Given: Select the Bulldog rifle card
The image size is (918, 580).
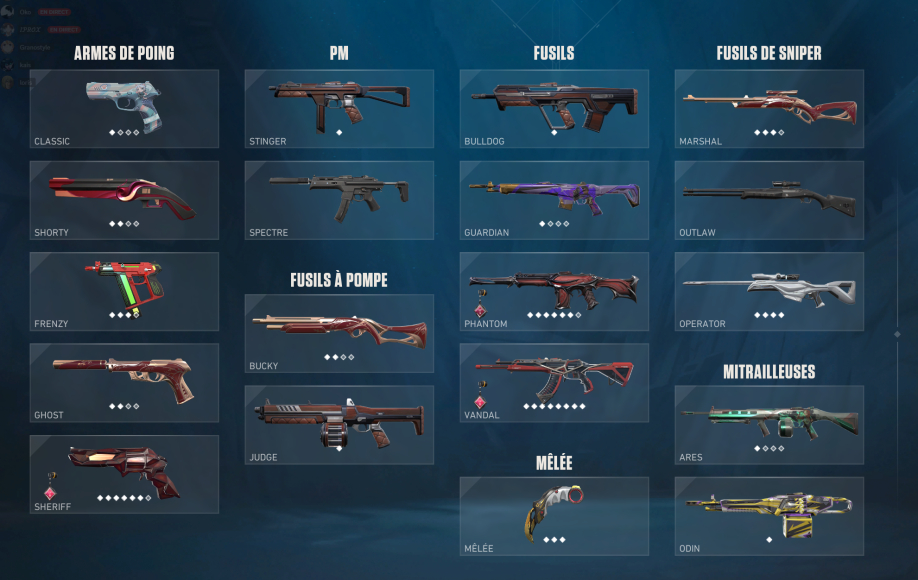Looking at the screenshot, I should 554,109.
